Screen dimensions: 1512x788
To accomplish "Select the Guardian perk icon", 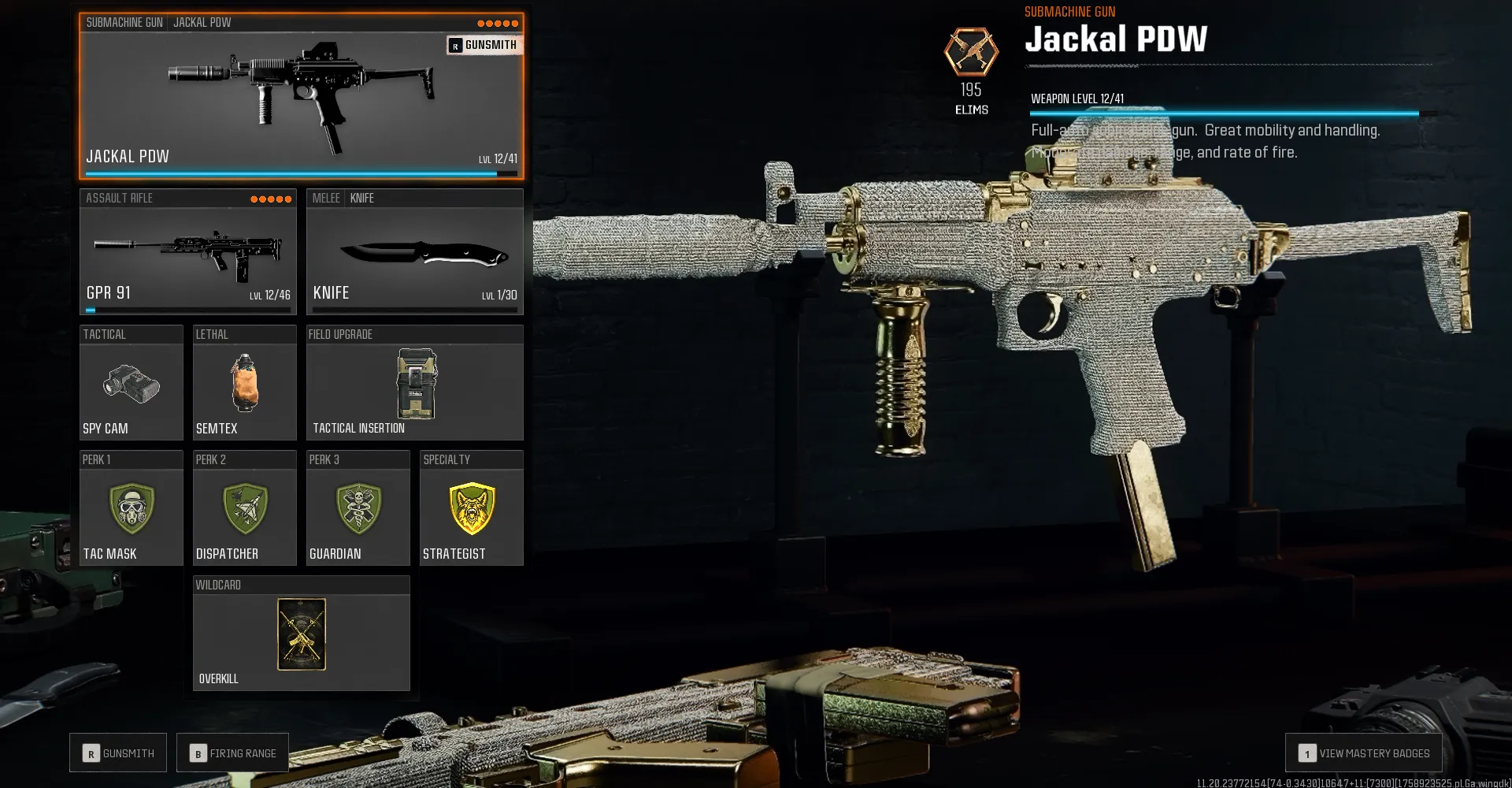I will (x=358, y=508).
